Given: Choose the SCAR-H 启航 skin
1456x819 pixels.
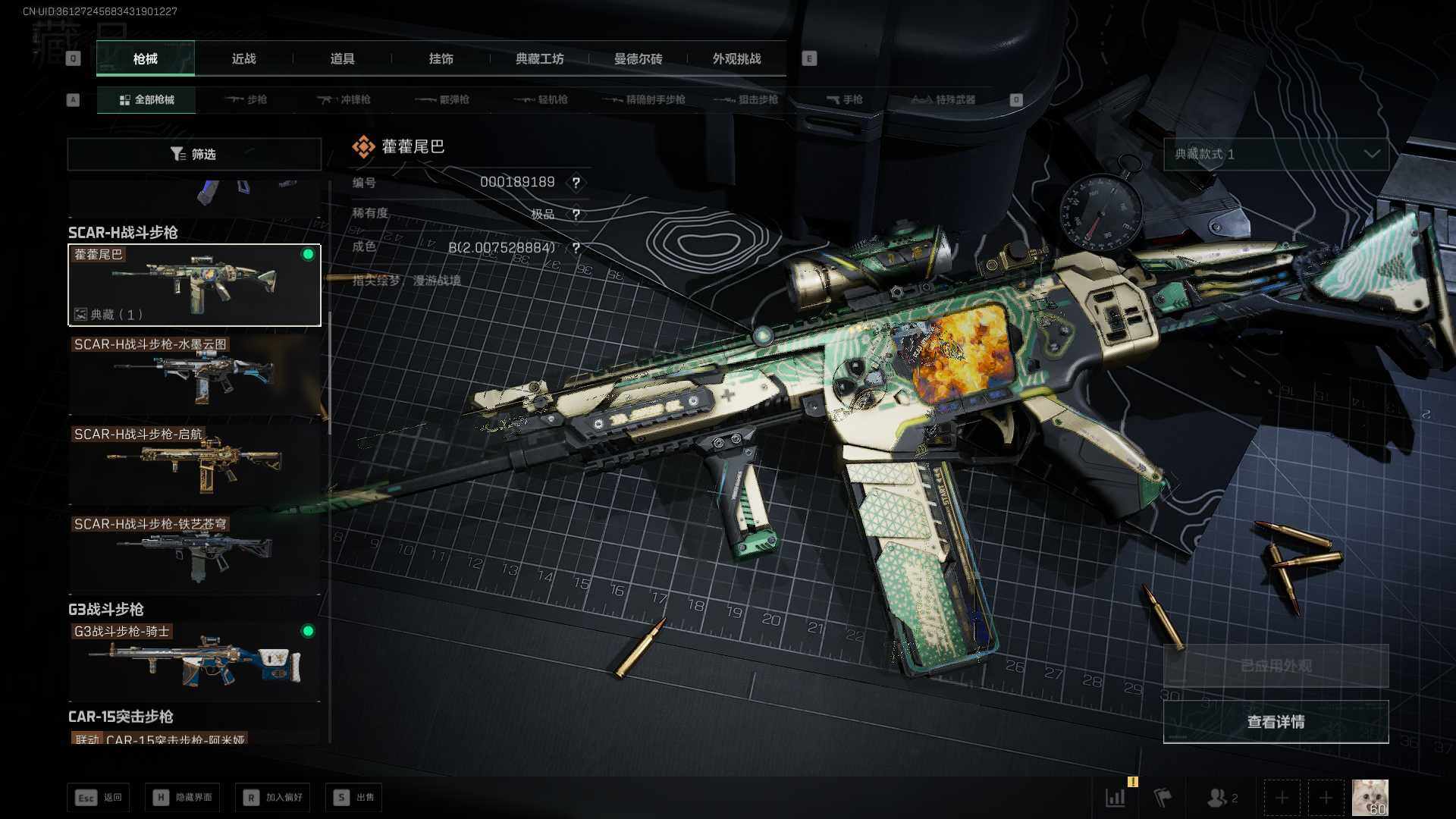Looking at the screenshot, I should coord(194,464).
